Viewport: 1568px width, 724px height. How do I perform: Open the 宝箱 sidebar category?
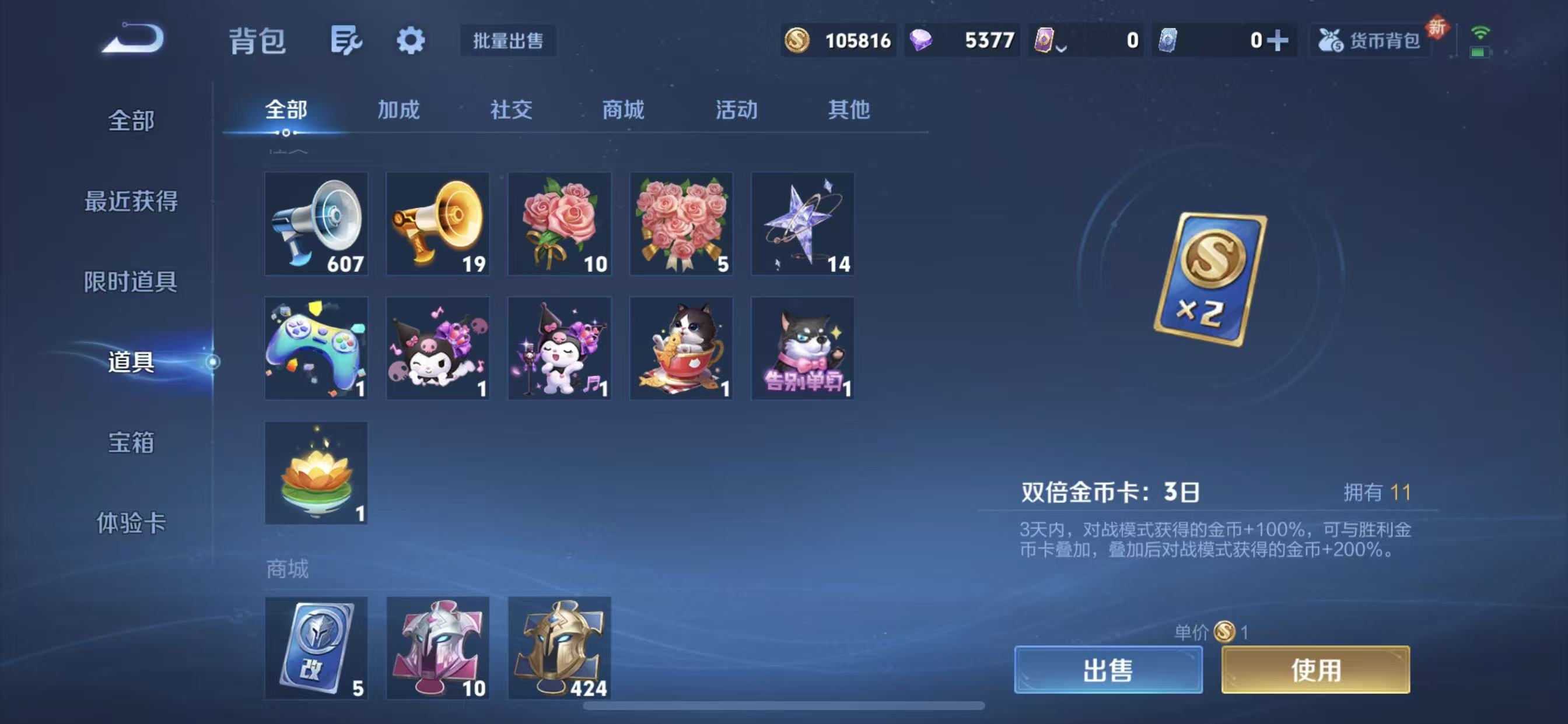pyautogui.click(x=129, y=445)
